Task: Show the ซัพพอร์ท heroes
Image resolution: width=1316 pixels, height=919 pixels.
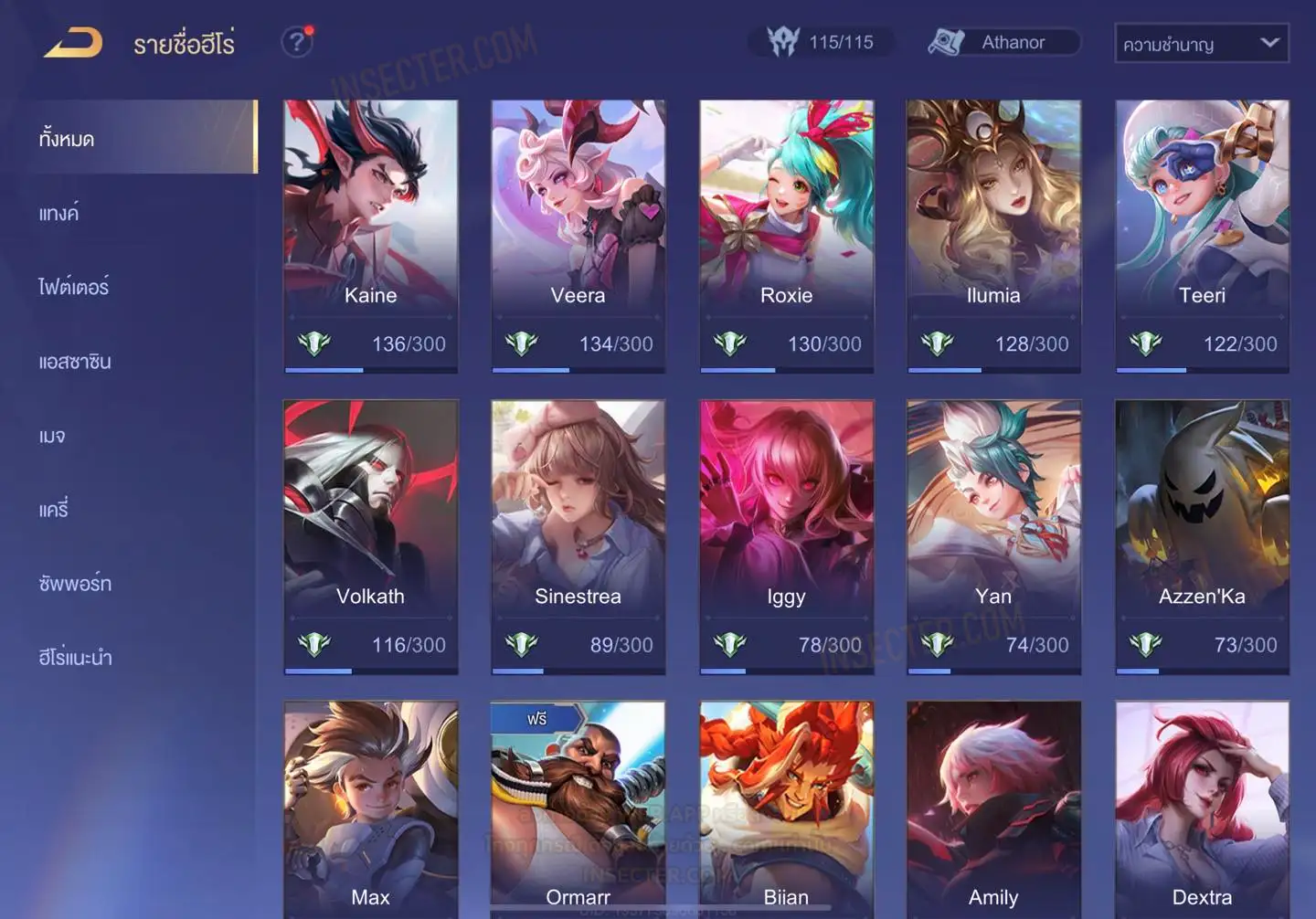Action: pos(75,584)
